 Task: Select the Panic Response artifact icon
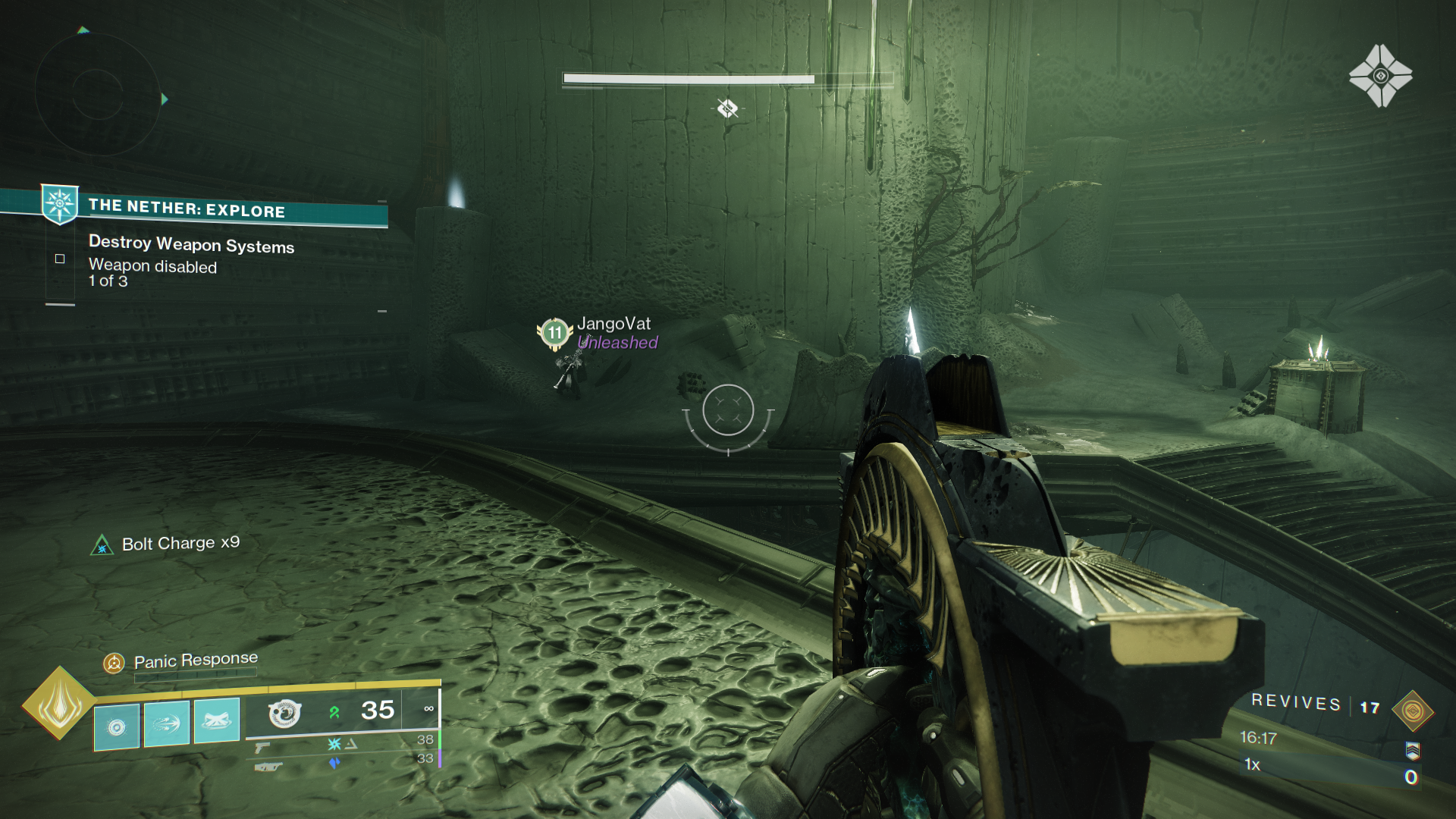pyautogui.click(x=114, y=661)
